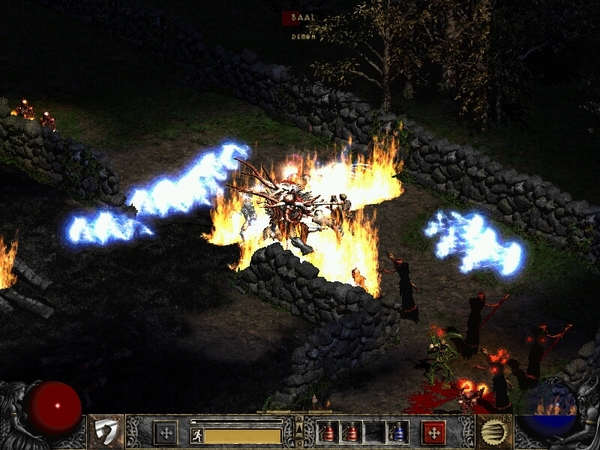Select the right-hand skill icon
Screen dimensions: 600x450
click(x=494, y=432)
